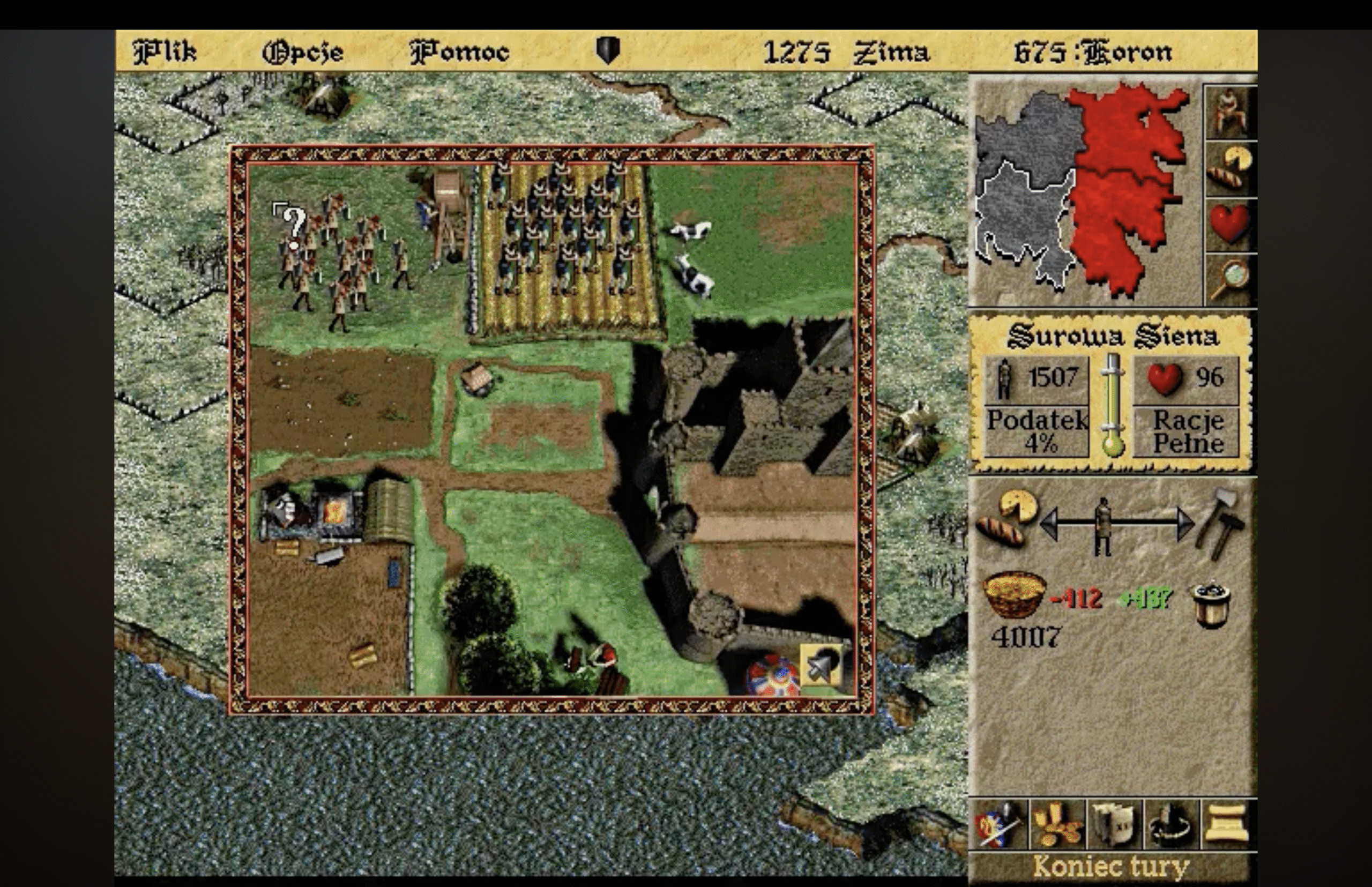This screenshot has width=1372, height=887.
Task: Open the castle tower building button
Action: [x=1113, y=825]
